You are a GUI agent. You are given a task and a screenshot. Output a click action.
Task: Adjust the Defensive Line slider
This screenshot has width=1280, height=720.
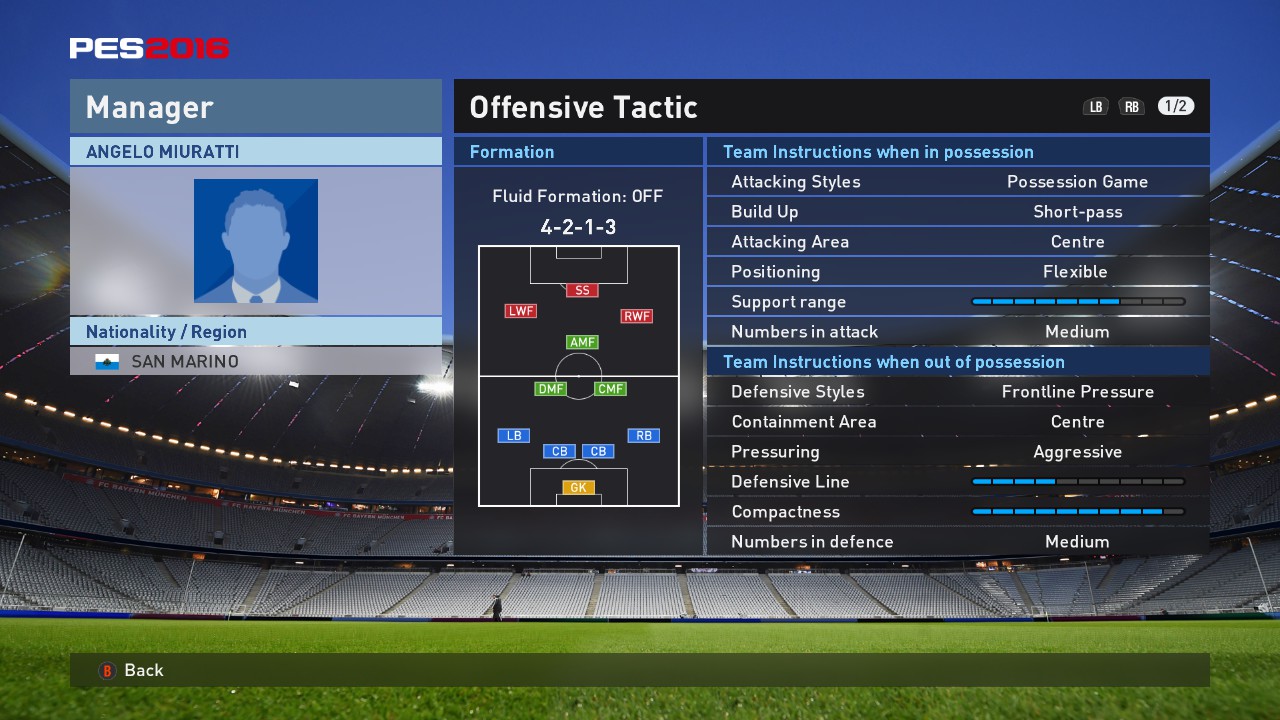pyautogui.click(x=1077, y=482)
